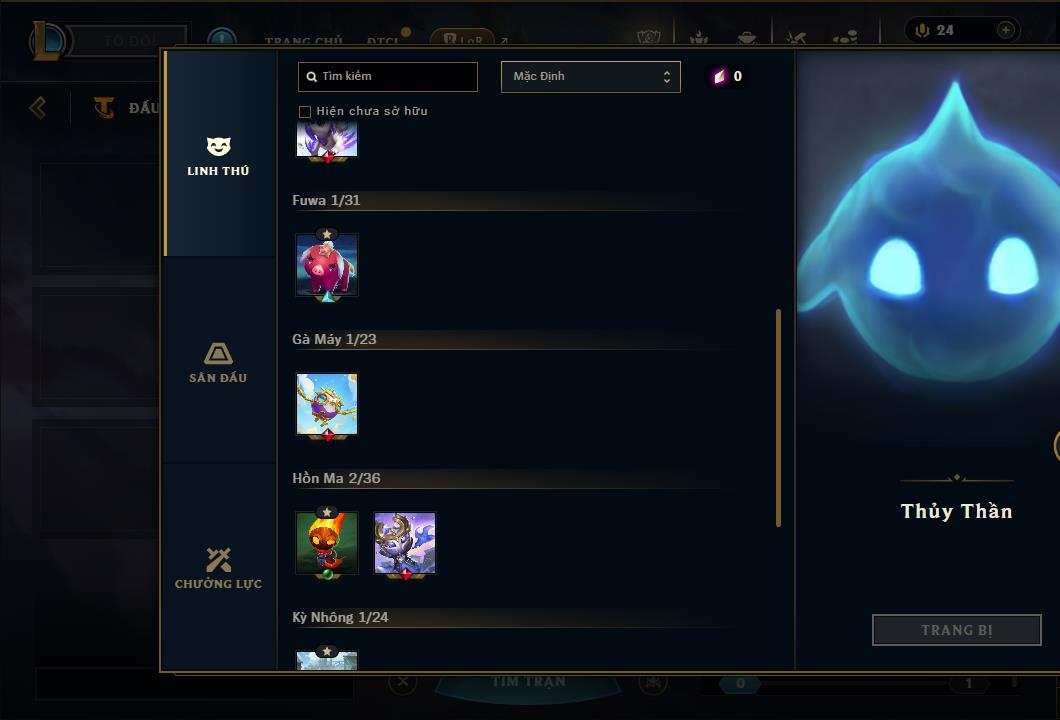This screenshot has width=1060, height=720.
Task: Click the little legends list scrollbar
Action: 778,418
